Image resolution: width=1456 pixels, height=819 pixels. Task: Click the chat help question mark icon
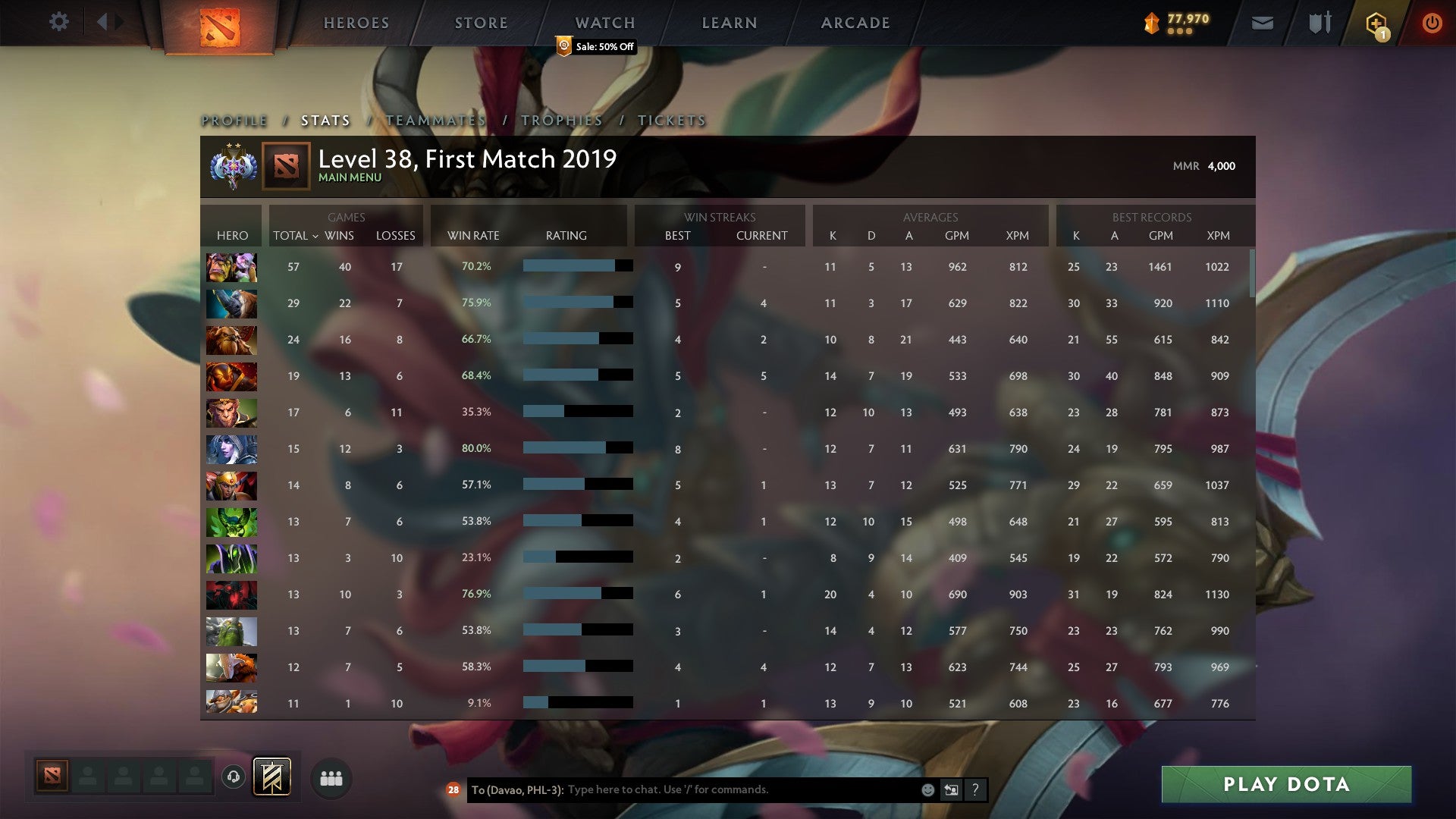coord(976,789)
